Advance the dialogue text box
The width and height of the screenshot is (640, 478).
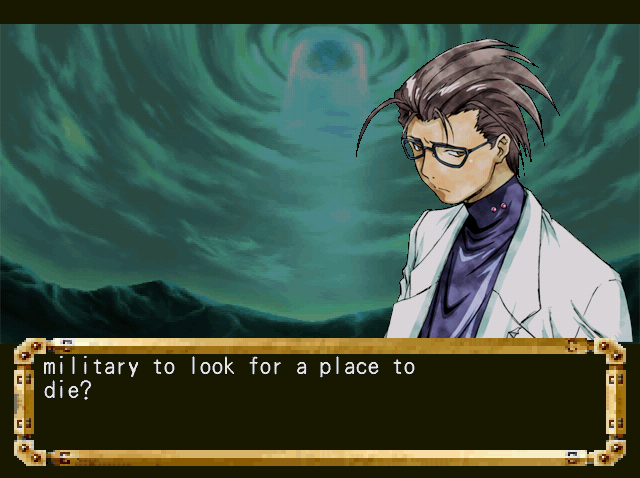pyautogui.click(x=320, y=402)
